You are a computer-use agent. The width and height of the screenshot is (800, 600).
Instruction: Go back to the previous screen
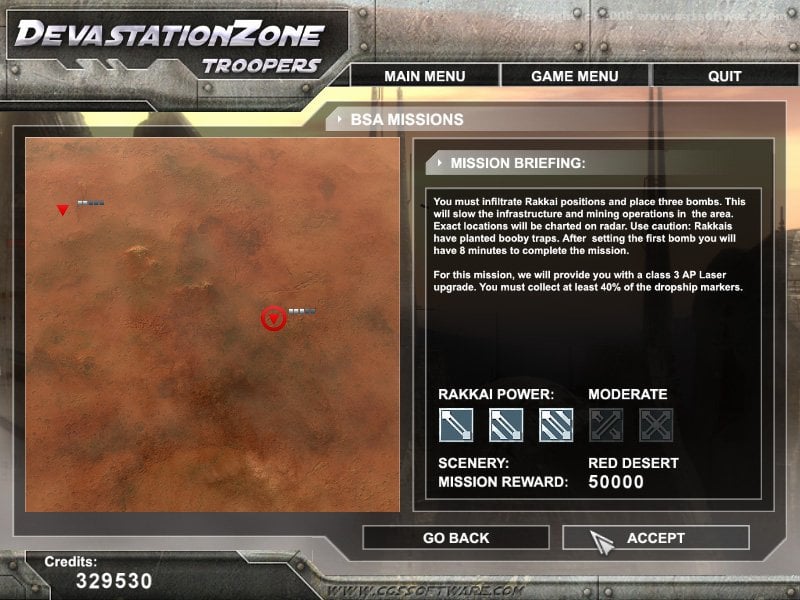(x=456, y=538)
